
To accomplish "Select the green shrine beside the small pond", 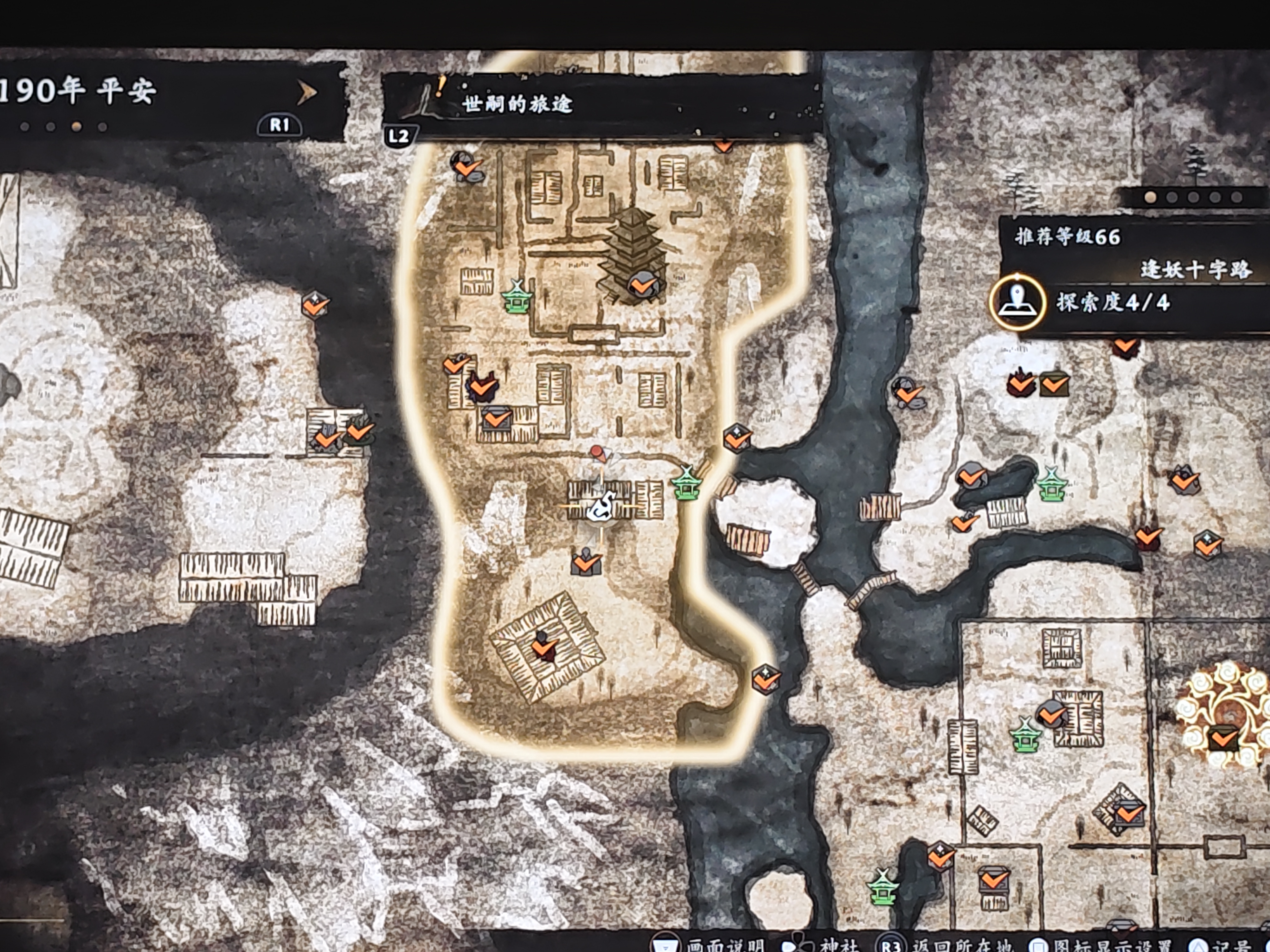I will (1051, 486).
